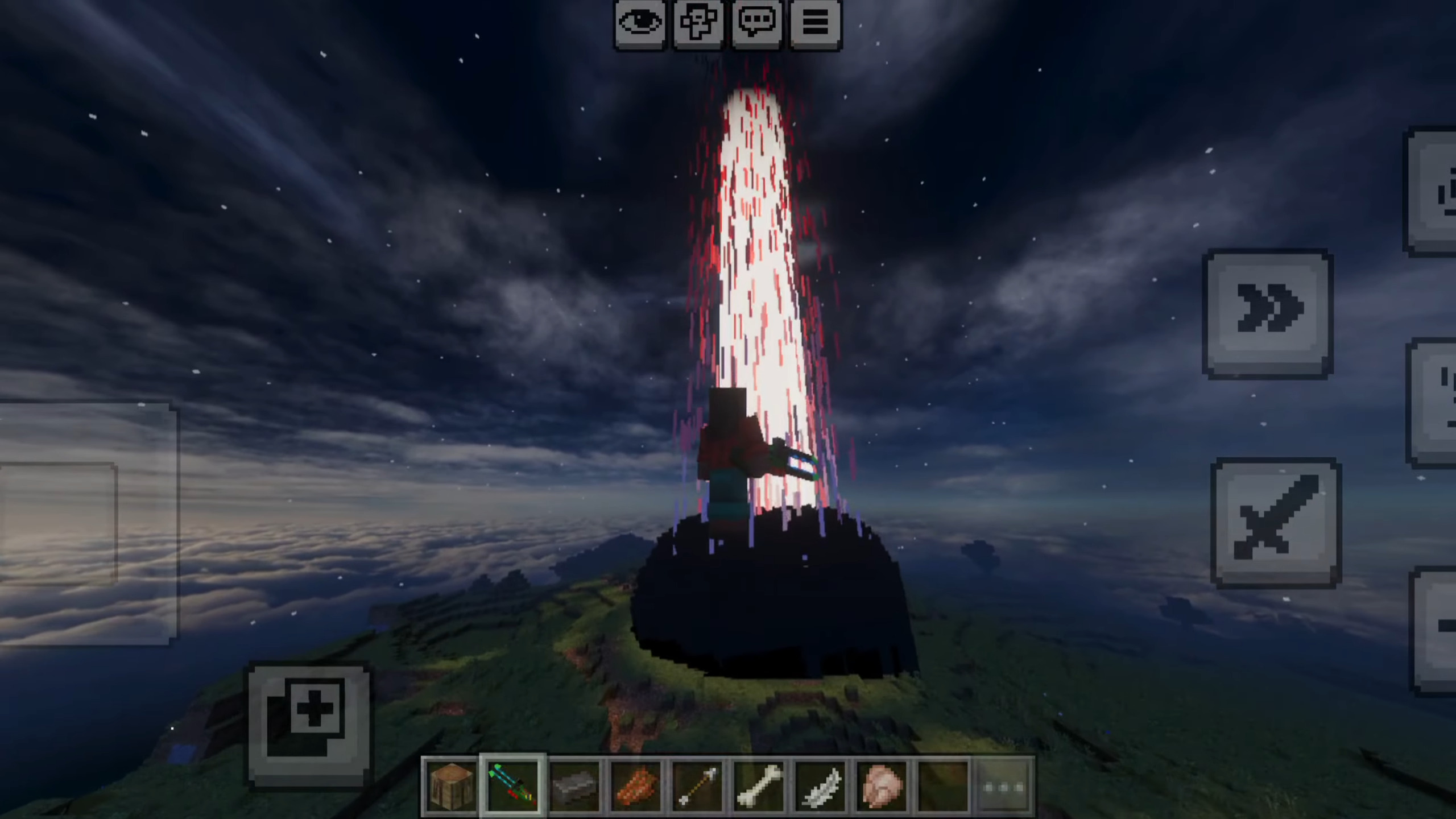Viewport: 1456px width, 819px height.
Task: Select the wood log hotbar slot
Action: click(x=452, y=787)
